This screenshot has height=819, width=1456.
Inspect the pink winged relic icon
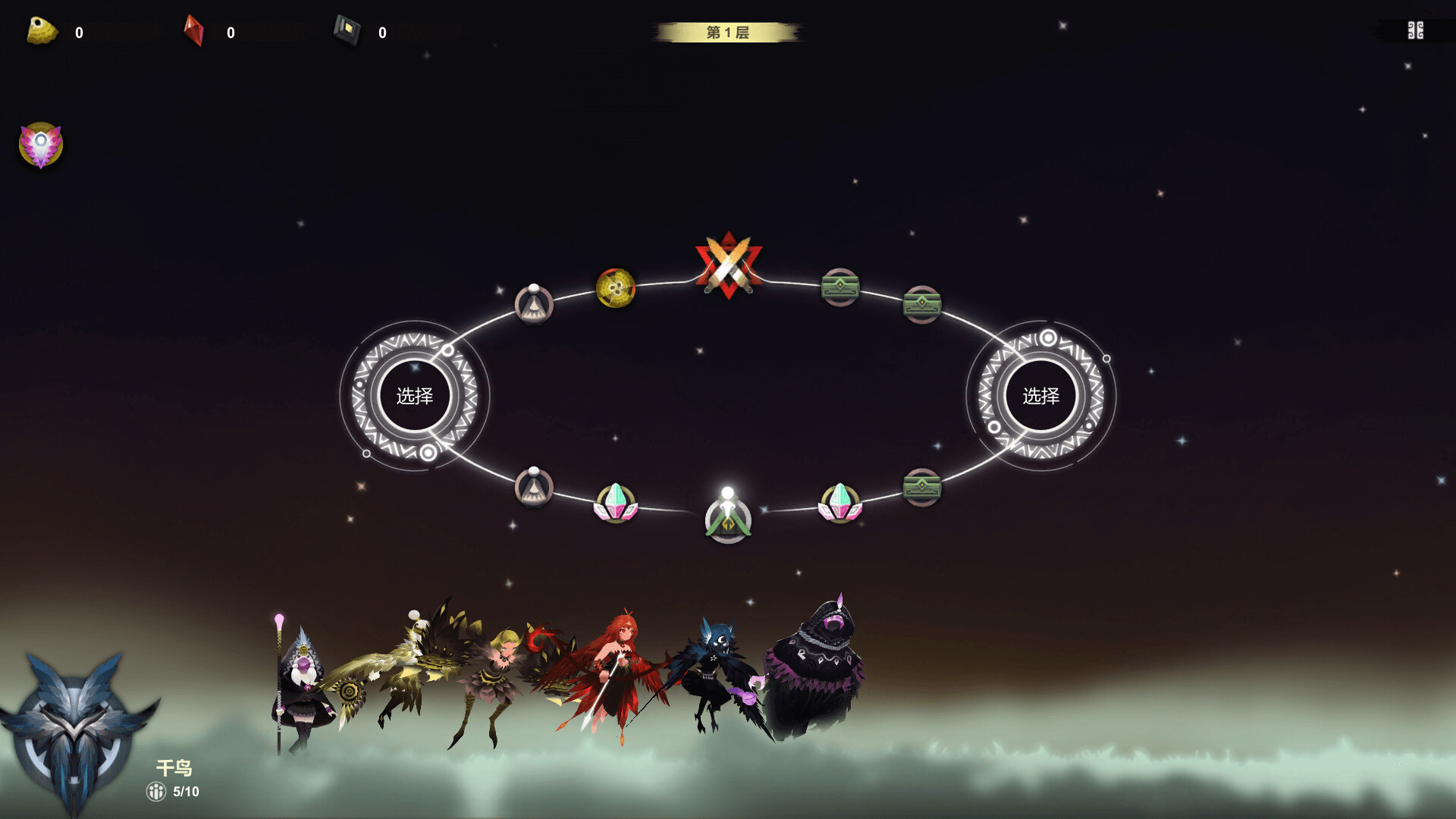coord(41,145)
